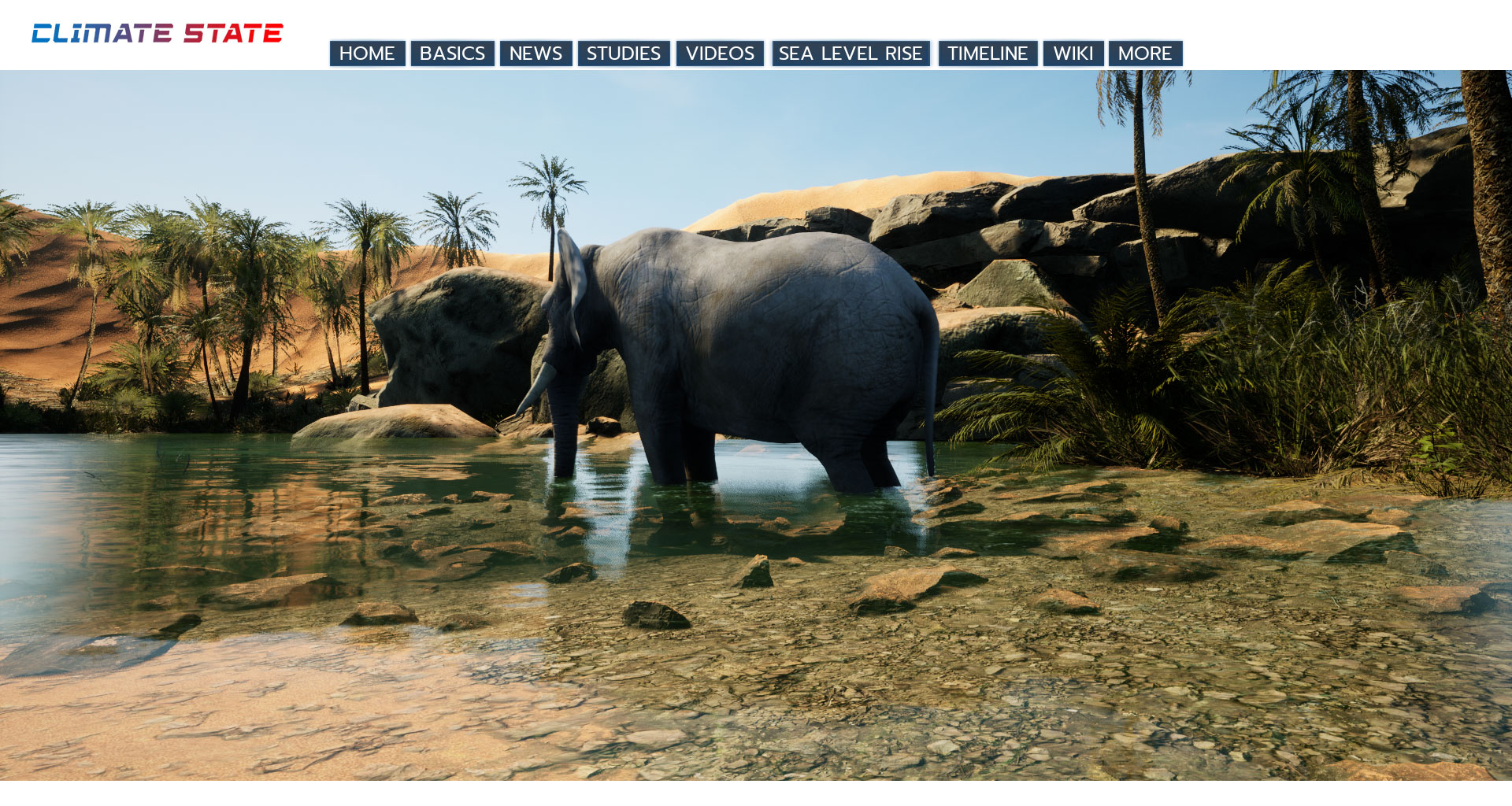Open the News page
The width and height of the screenshot is (1512, 806).
click(x=535, y=54)
